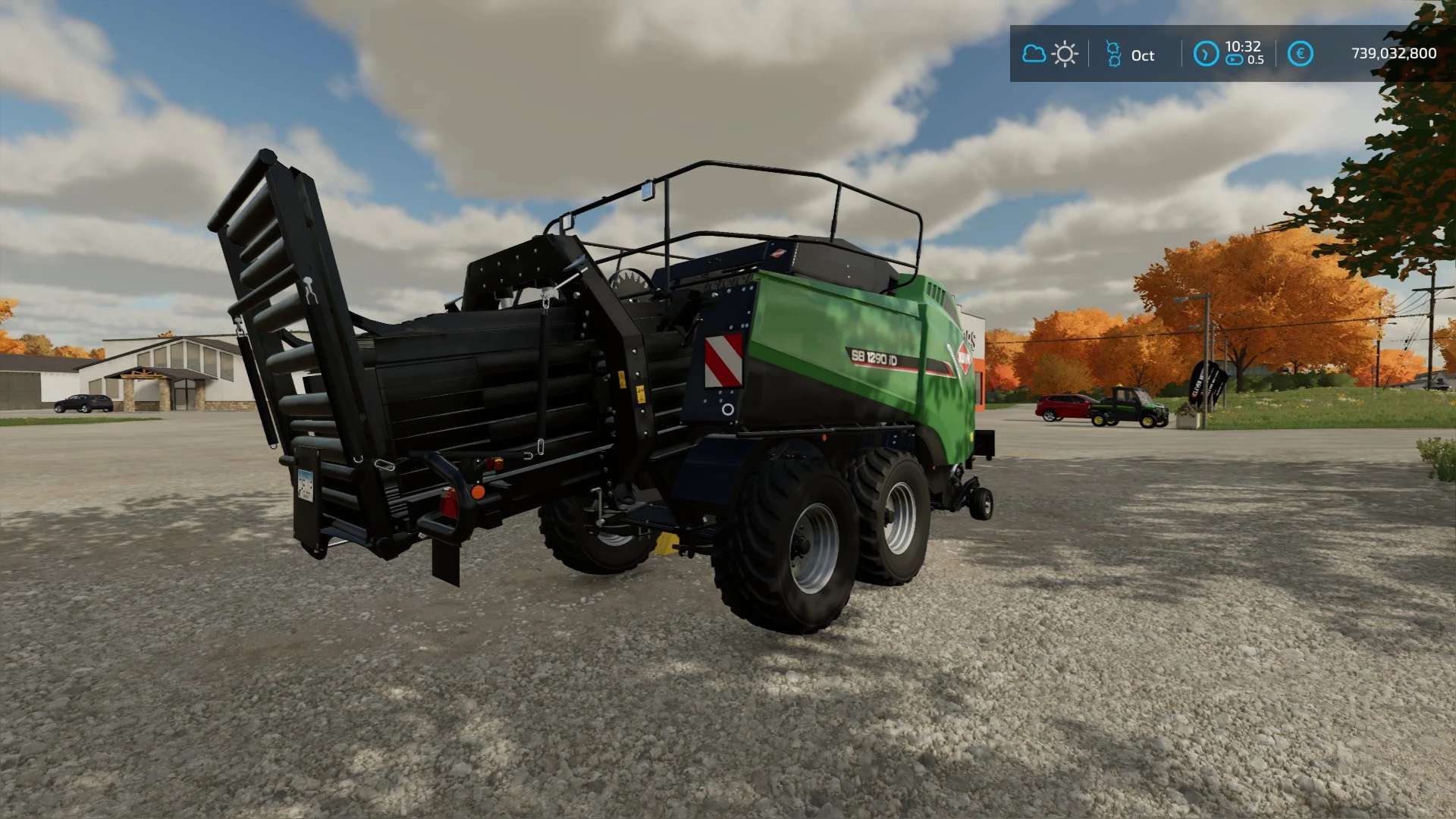Click the sun weather icon
Image resolution: width=1456 pixels, height=819 pixels.
tap(1065, 55)
